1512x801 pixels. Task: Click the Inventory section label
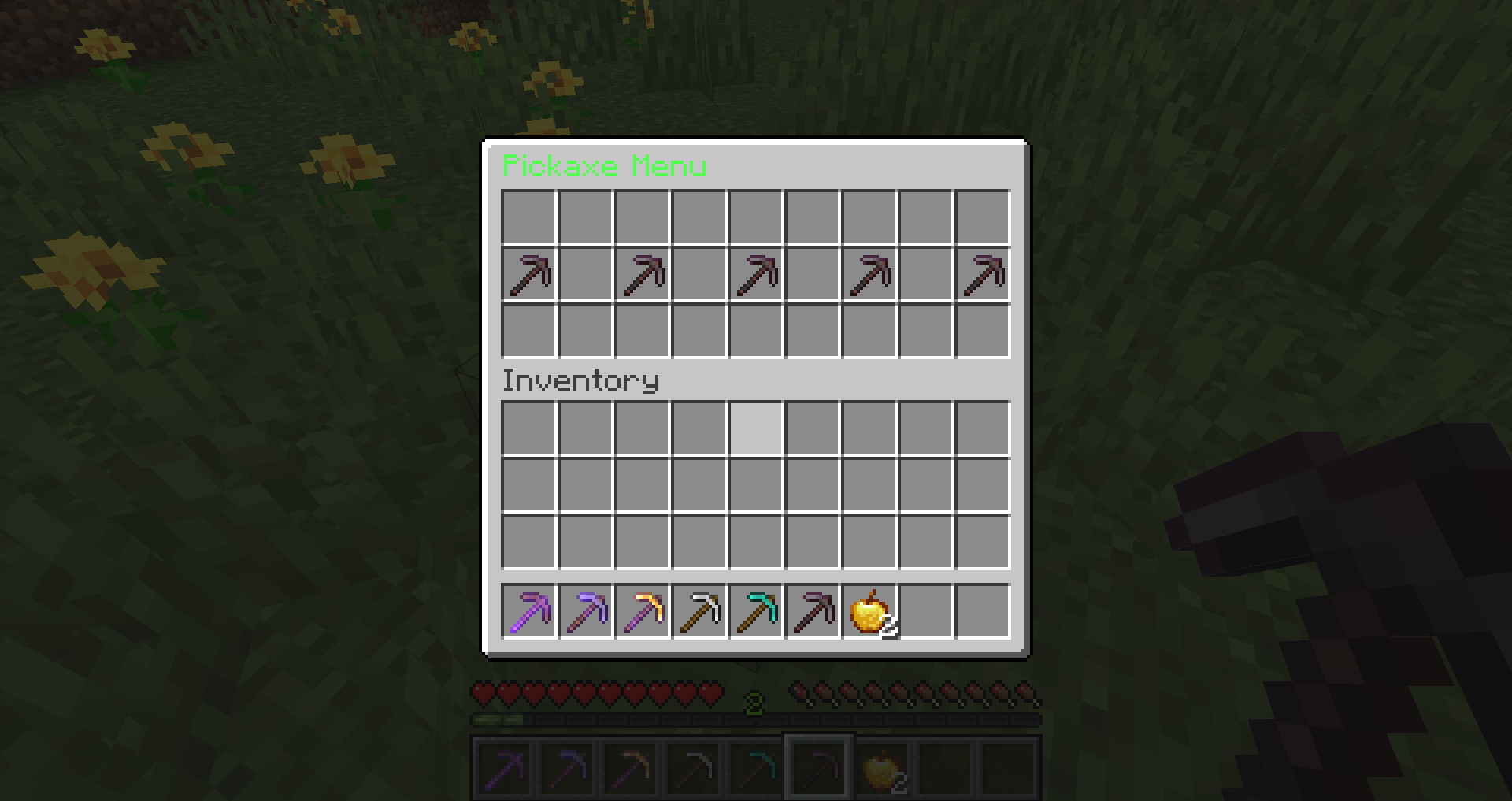click(580, 380)
